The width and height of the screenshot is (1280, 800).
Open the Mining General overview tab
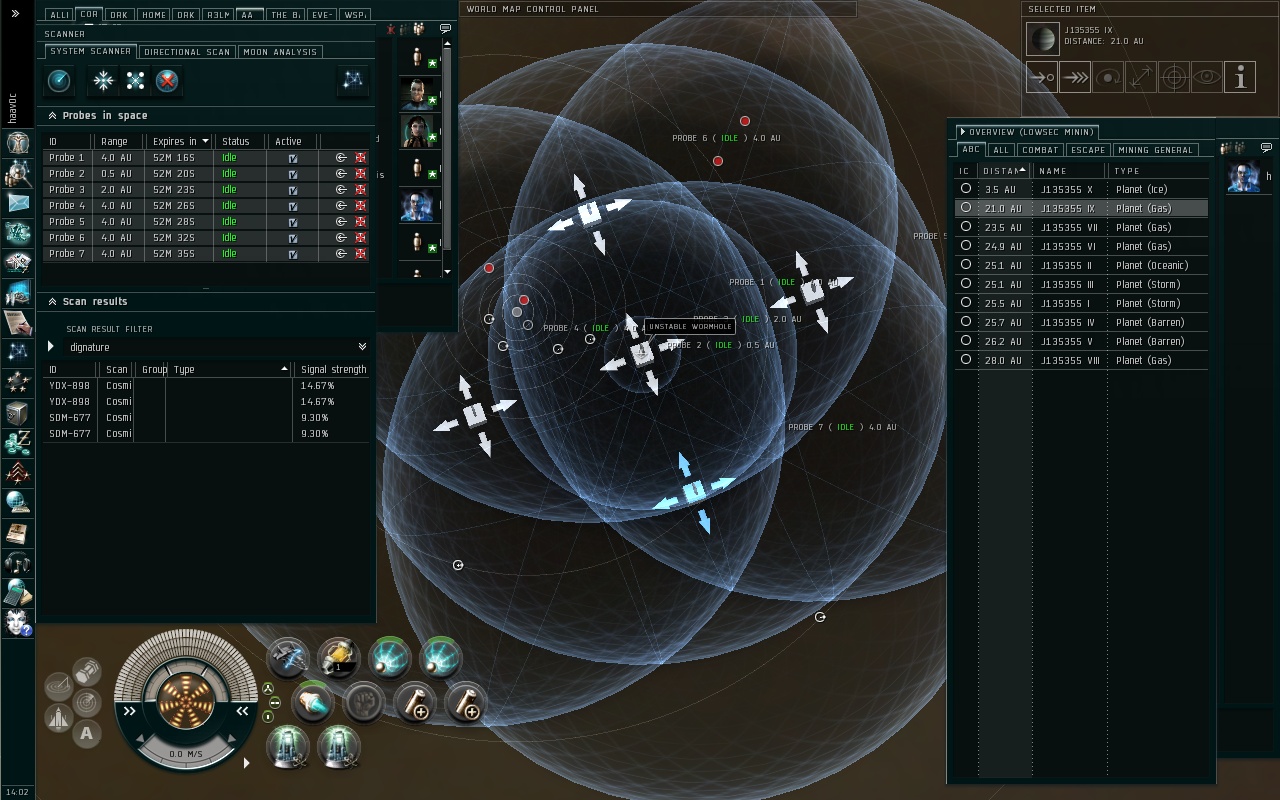(x=1155, y=150)
